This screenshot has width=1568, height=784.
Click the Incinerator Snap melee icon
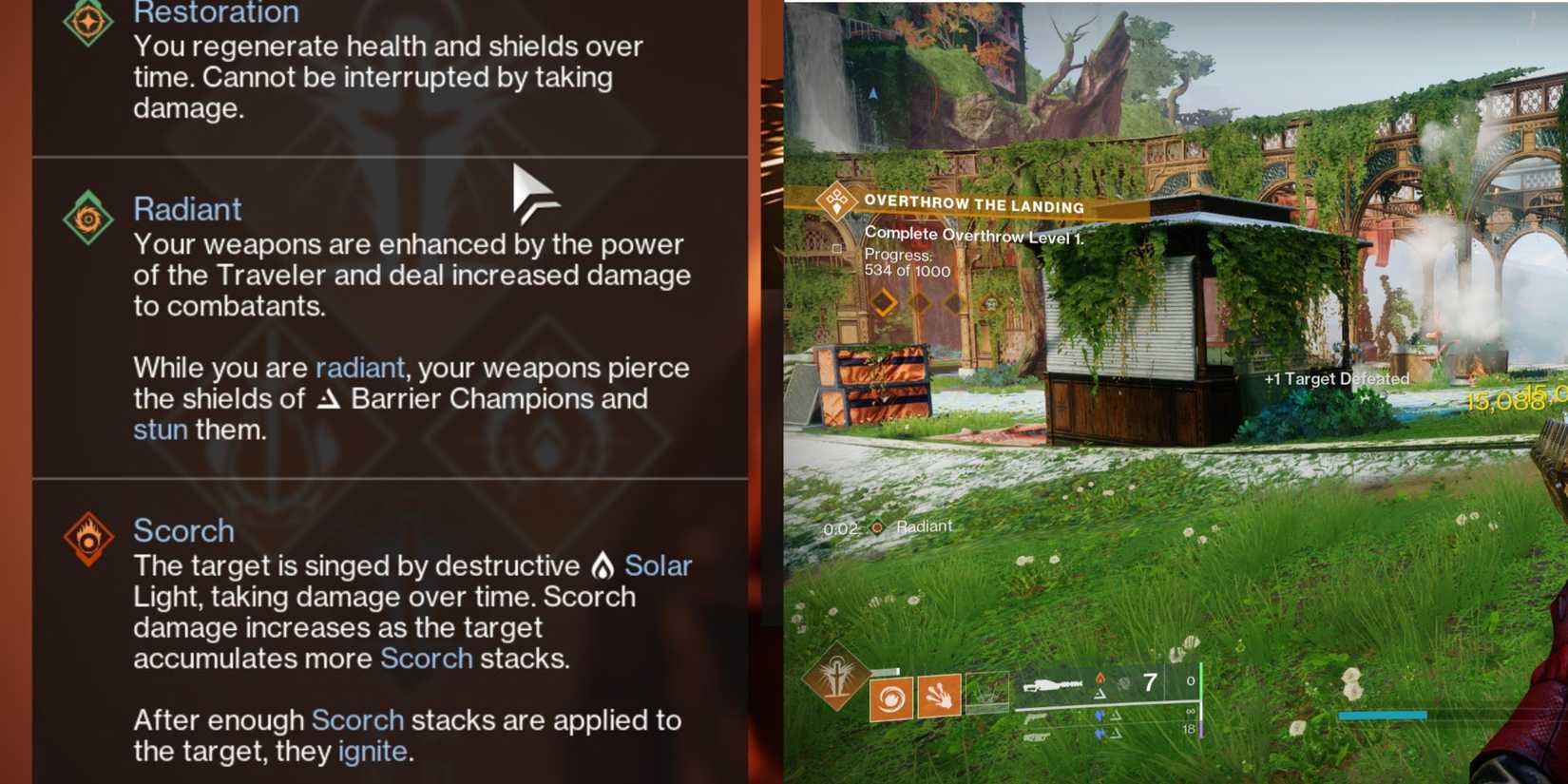point(940,697)
